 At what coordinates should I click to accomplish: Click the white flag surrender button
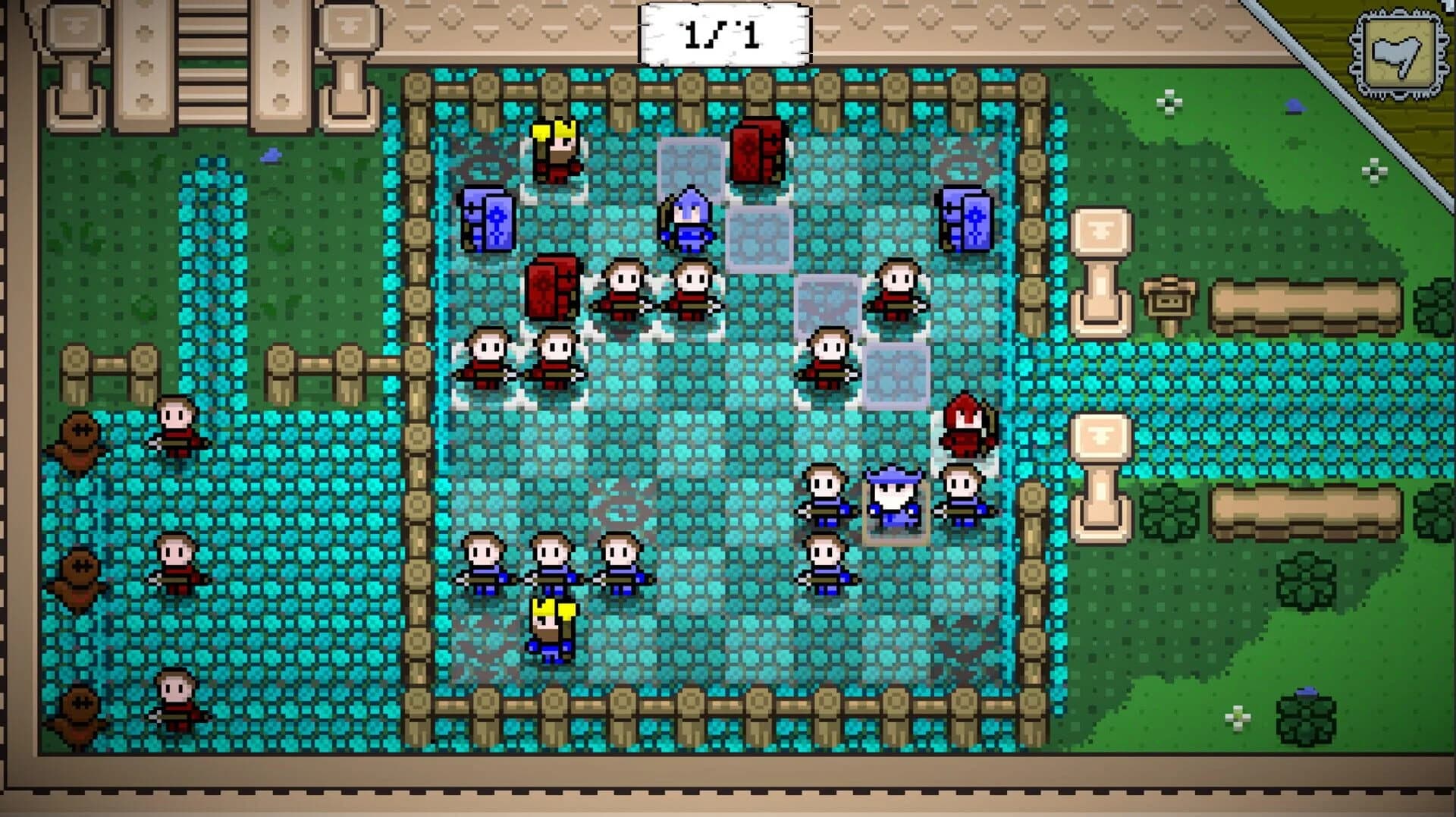[1396, 55]
